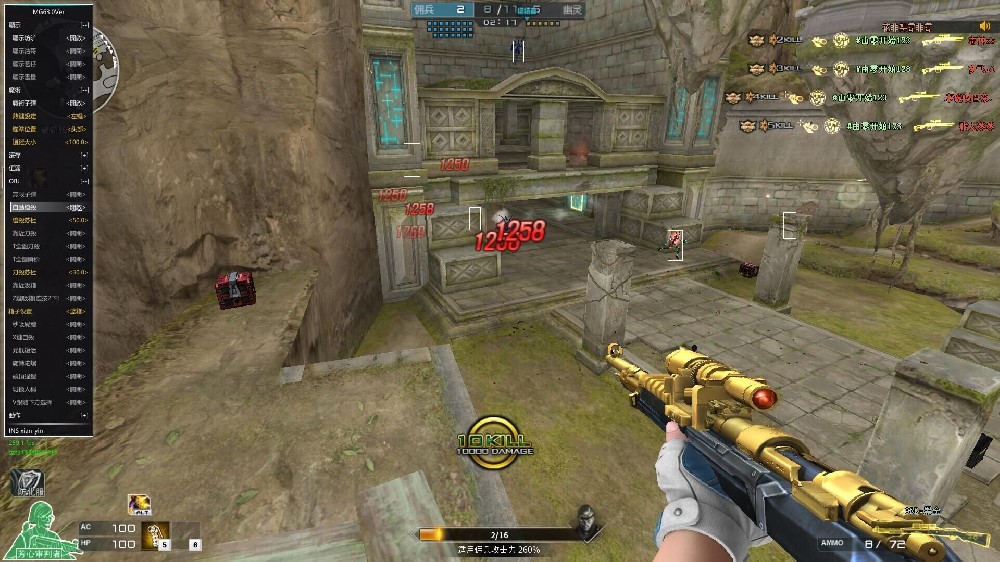The image size is (1000, 562).
Task: Collapse the 瞄准 aim section of the menu
Action: click(x=85, y=90)
